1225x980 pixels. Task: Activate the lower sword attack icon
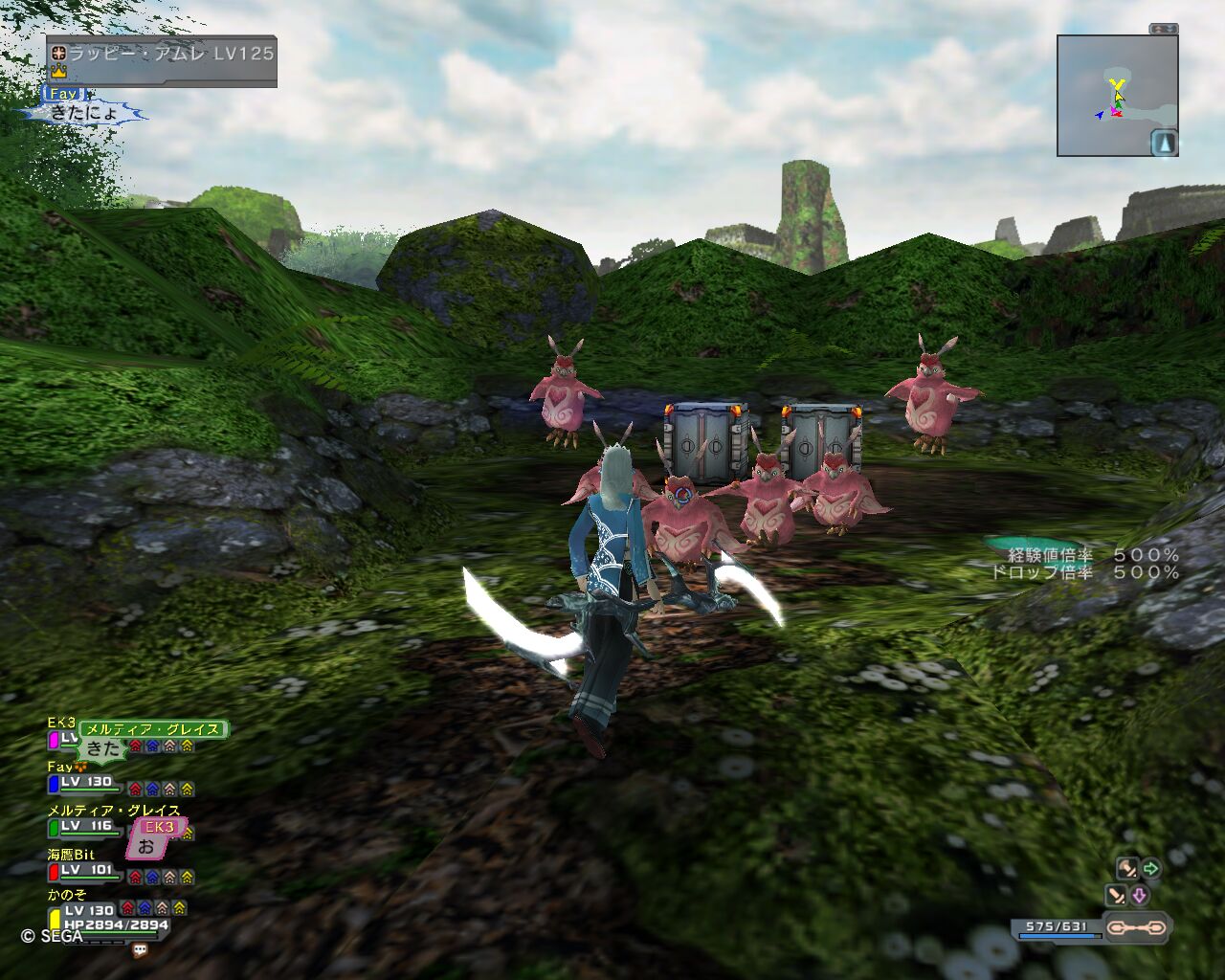tap(1116, 896)
